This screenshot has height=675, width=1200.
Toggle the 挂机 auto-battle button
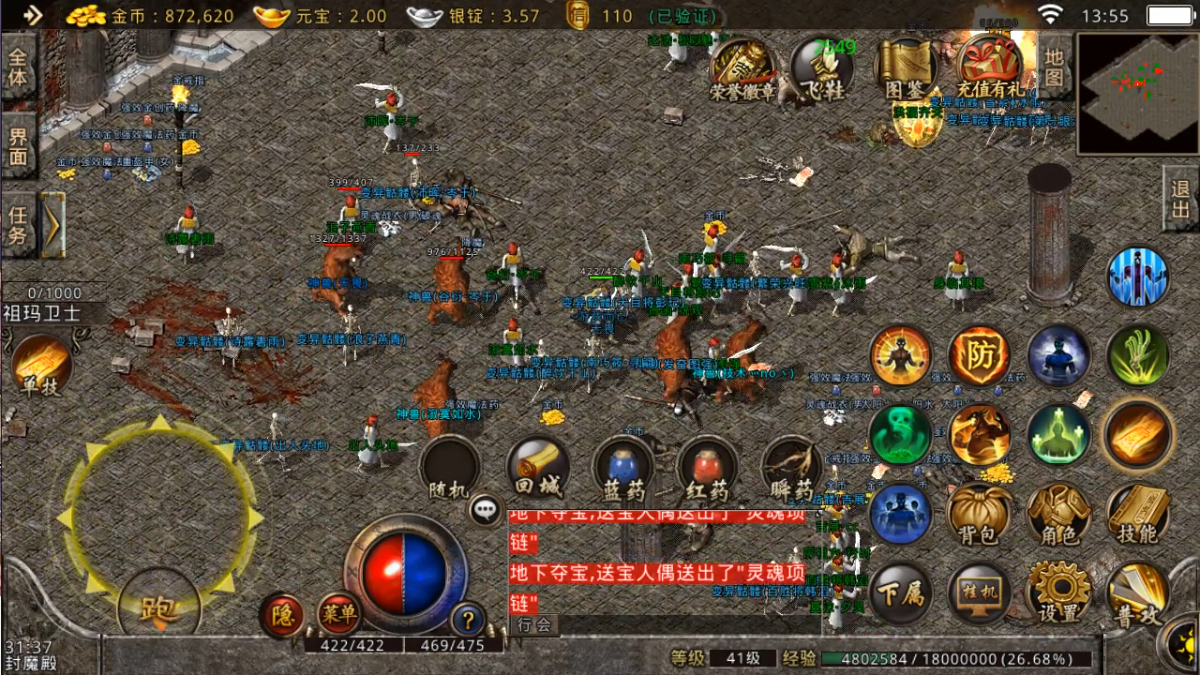(x=979, y=592)
